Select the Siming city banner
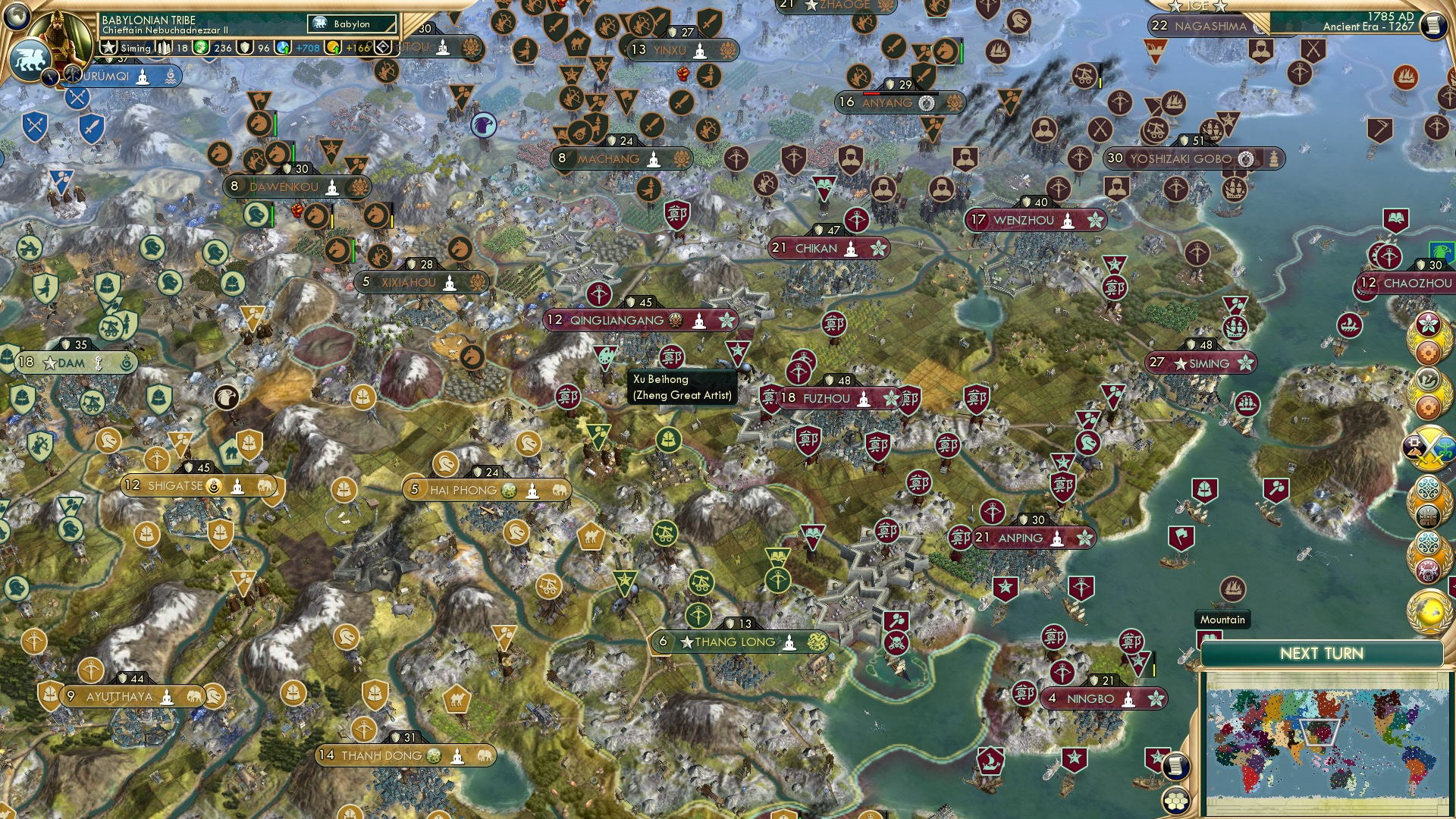This screenshot has height=819, width=1456. tap(1202, 364)
